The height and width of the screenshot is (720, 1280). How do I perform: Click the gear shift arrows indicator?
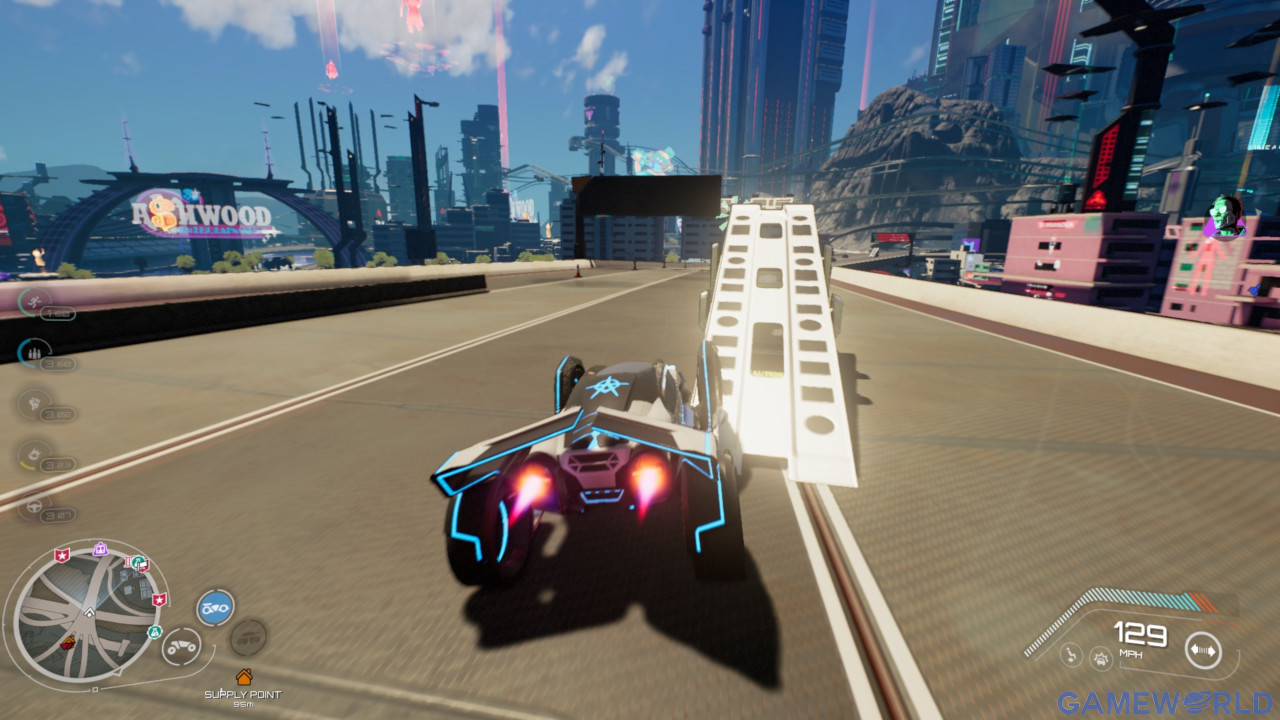pyautogui.click(x=1203, y=650)
